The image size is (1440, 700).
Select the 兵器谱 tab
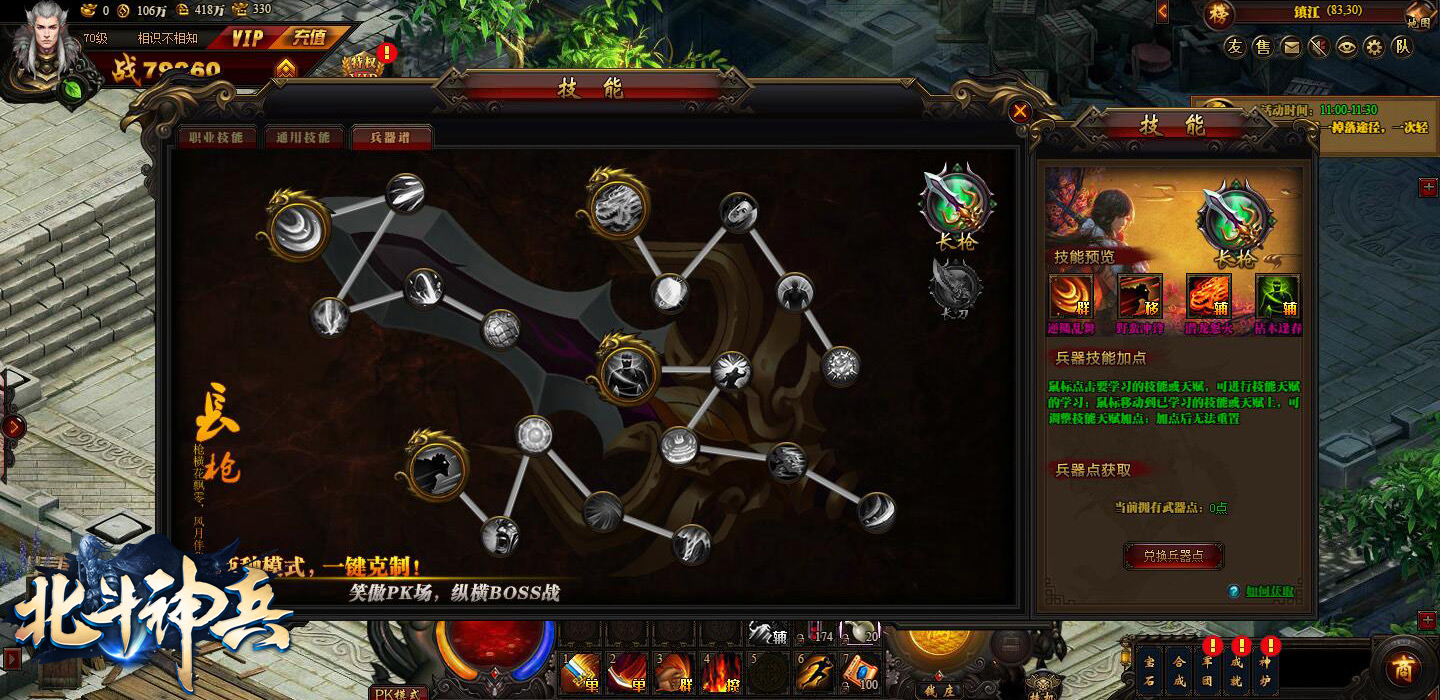coord(391,137)
